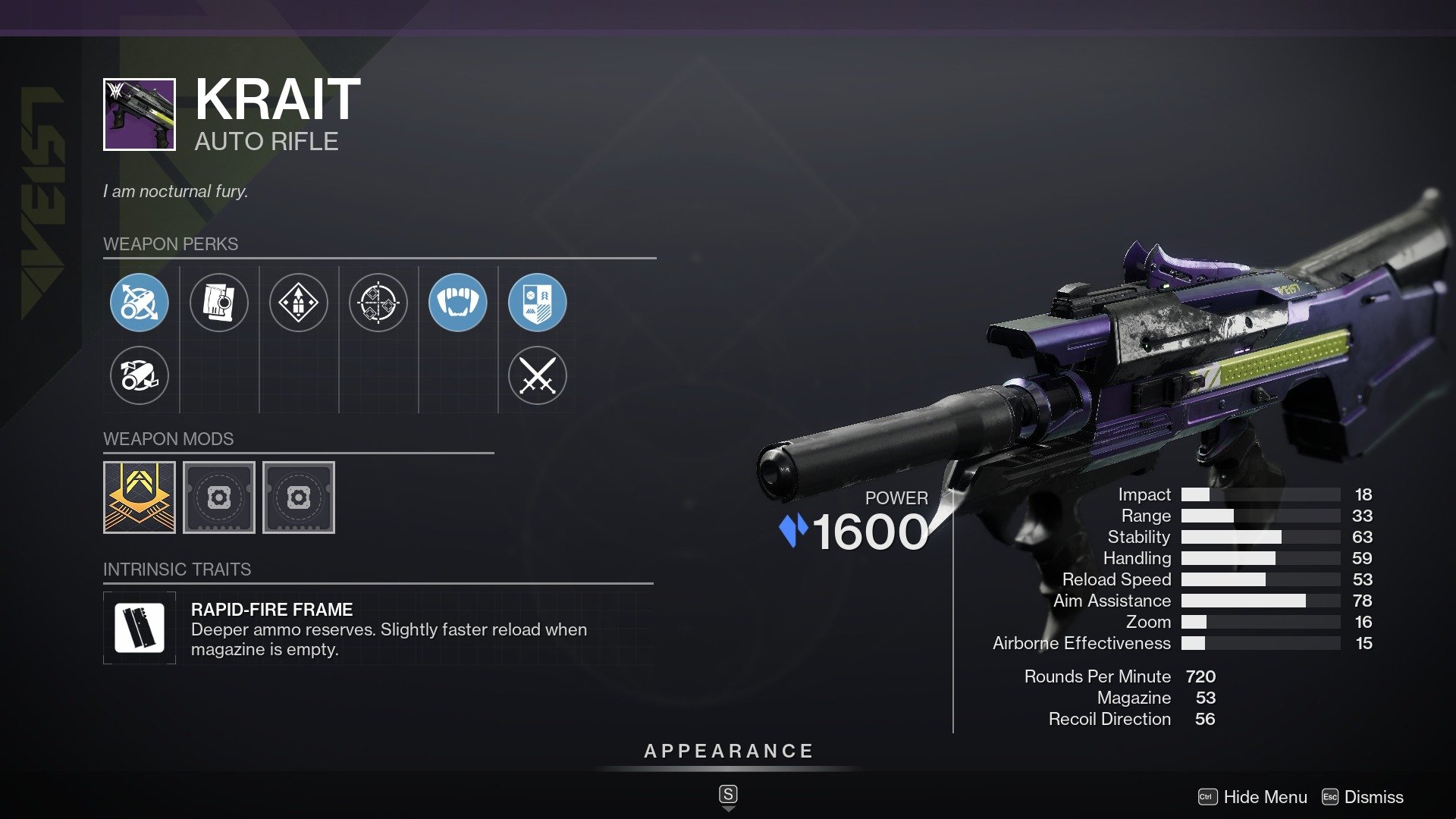1456x819 pixels.
Task: Inspect the Rapid-Fire Frame intrinsic trait icon
Action: pyautogui.click(x=140, y=627)
